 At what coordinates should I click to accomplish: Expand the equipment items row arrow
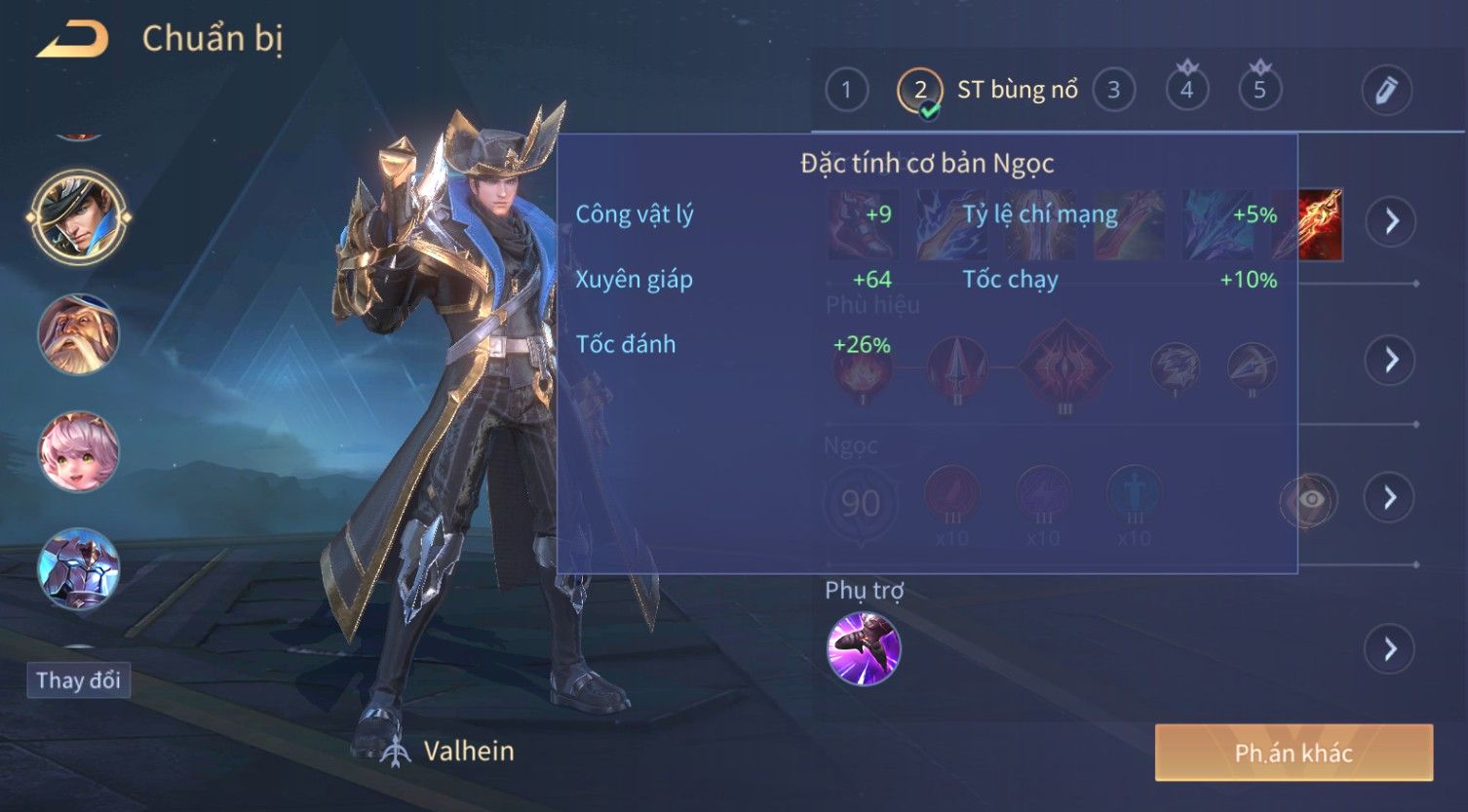click(1390, 221)
